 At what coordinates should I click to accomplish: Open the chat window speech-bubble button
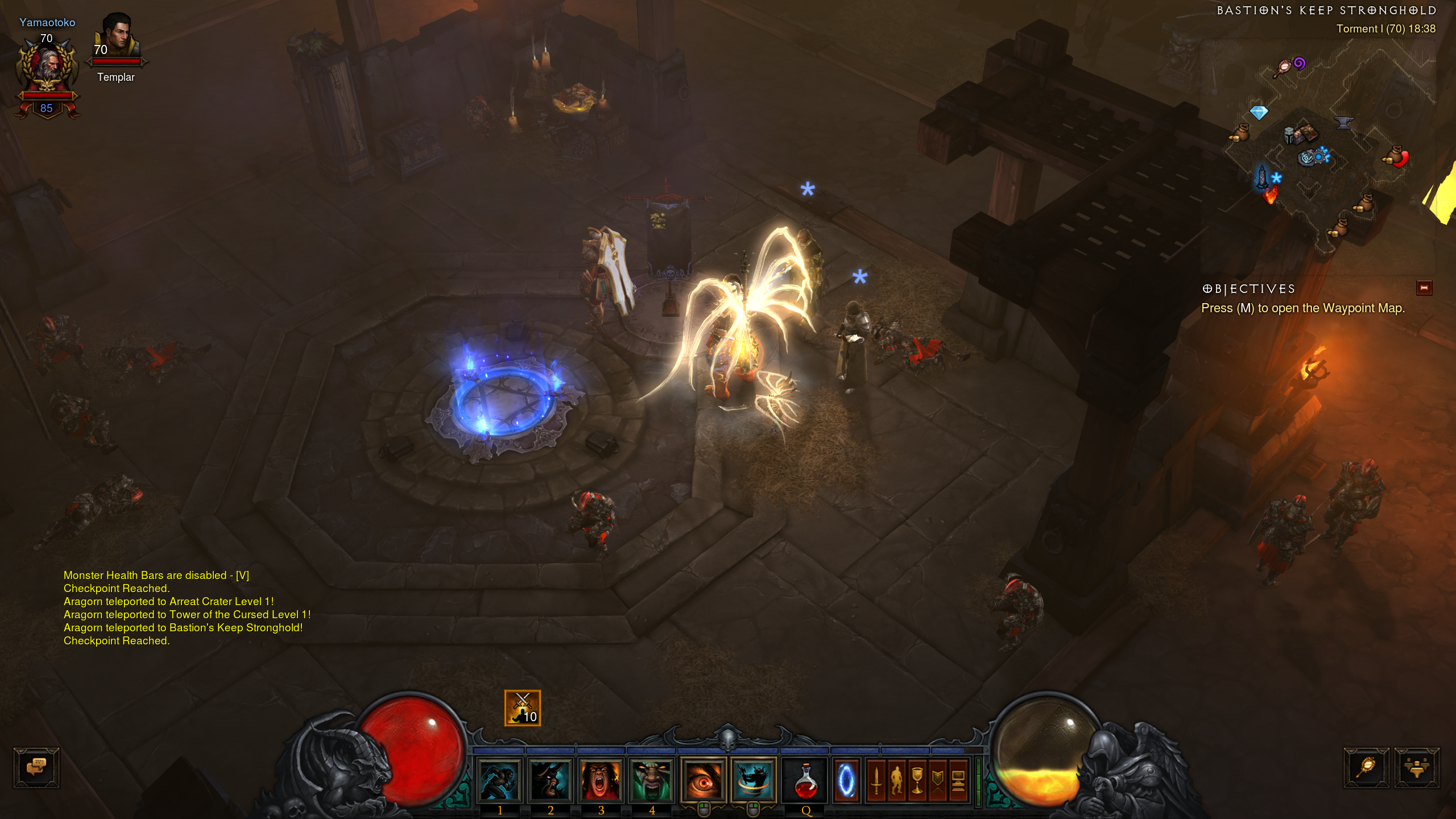(36, 767)
